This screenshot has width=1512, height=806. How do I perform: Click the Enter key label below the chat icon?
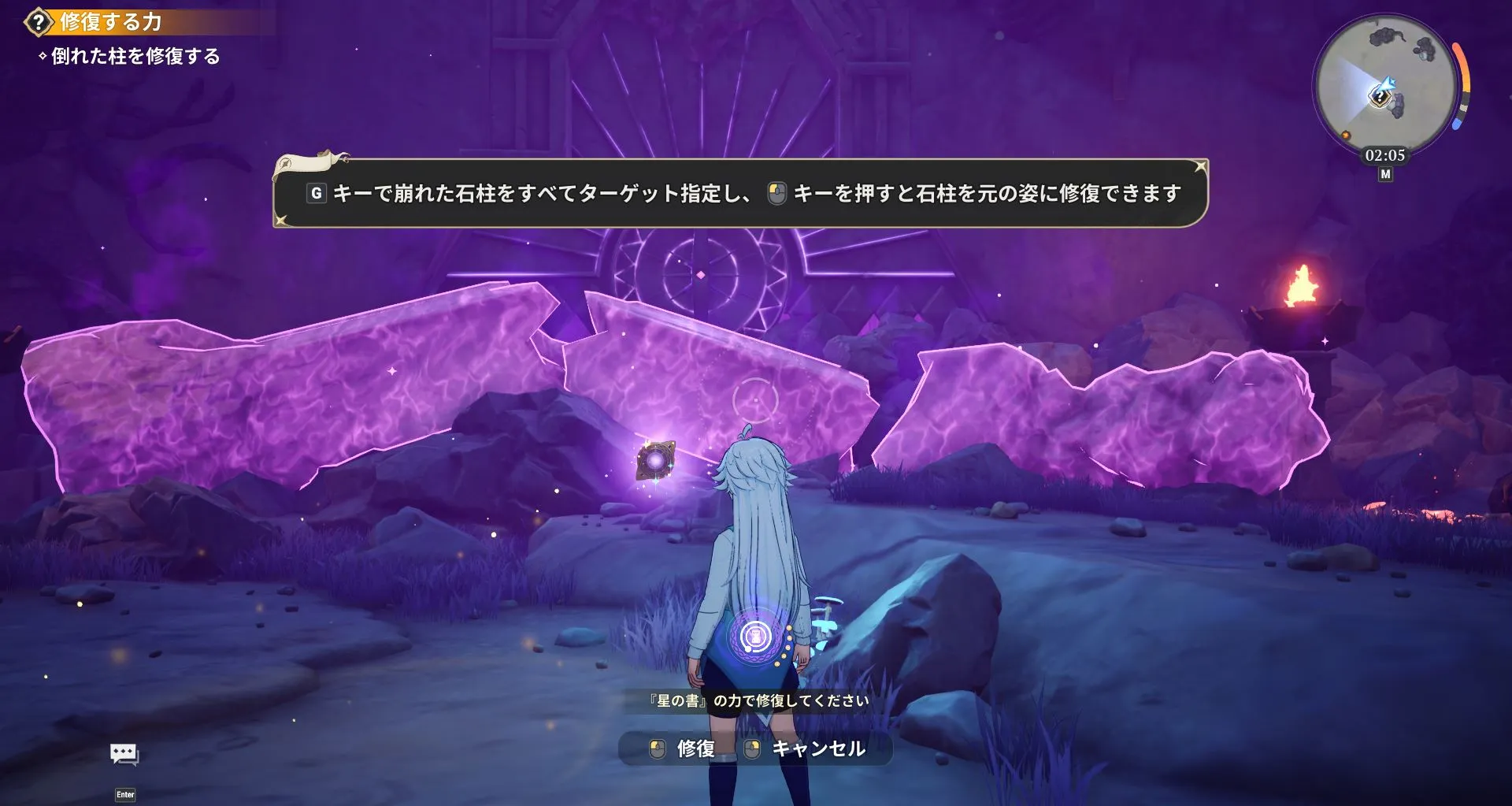pos(124,795)
